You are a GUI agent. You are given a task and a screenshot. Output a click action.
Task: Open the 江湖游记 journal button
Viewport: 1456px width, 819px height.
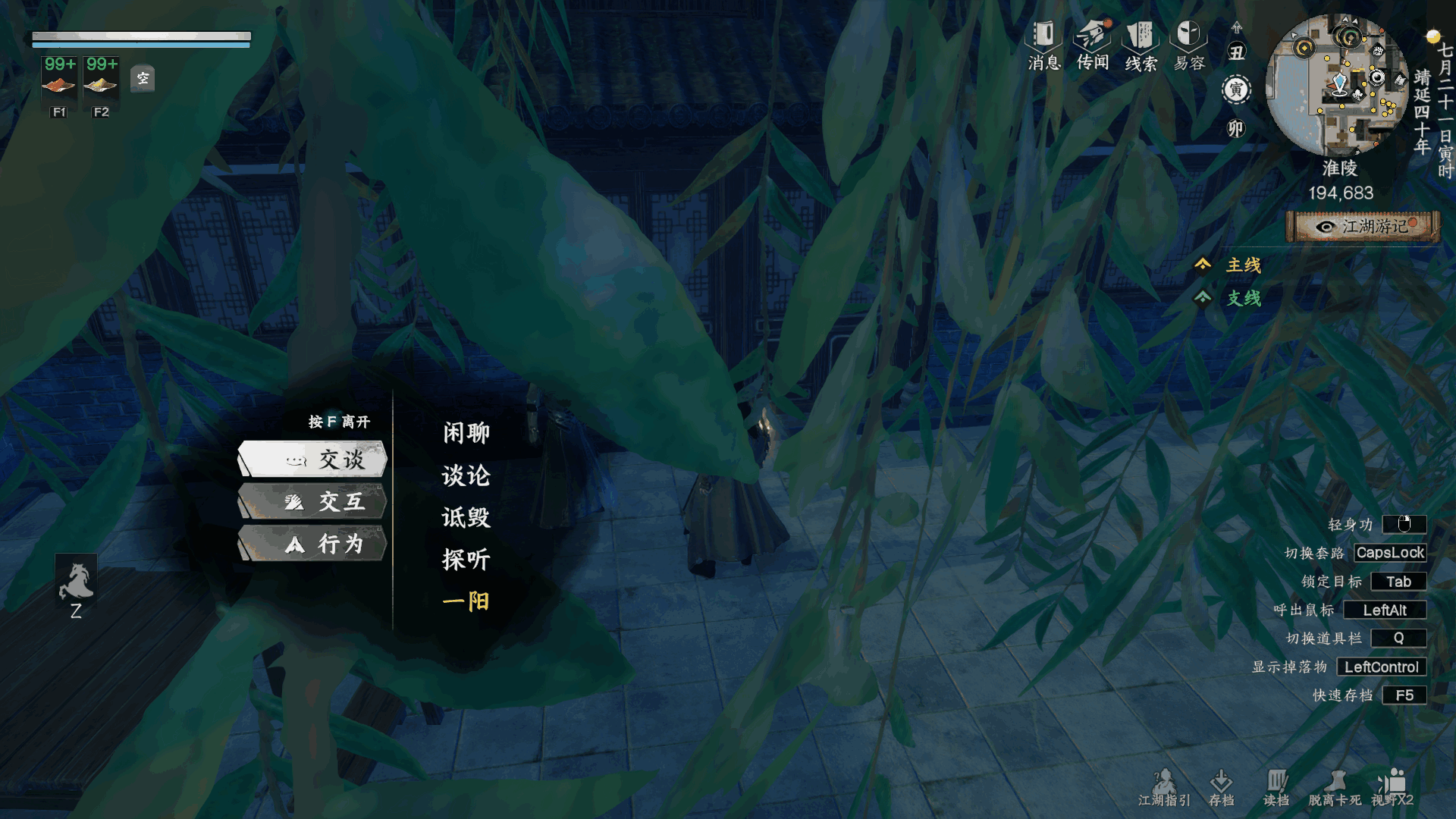pos(1363,227)
